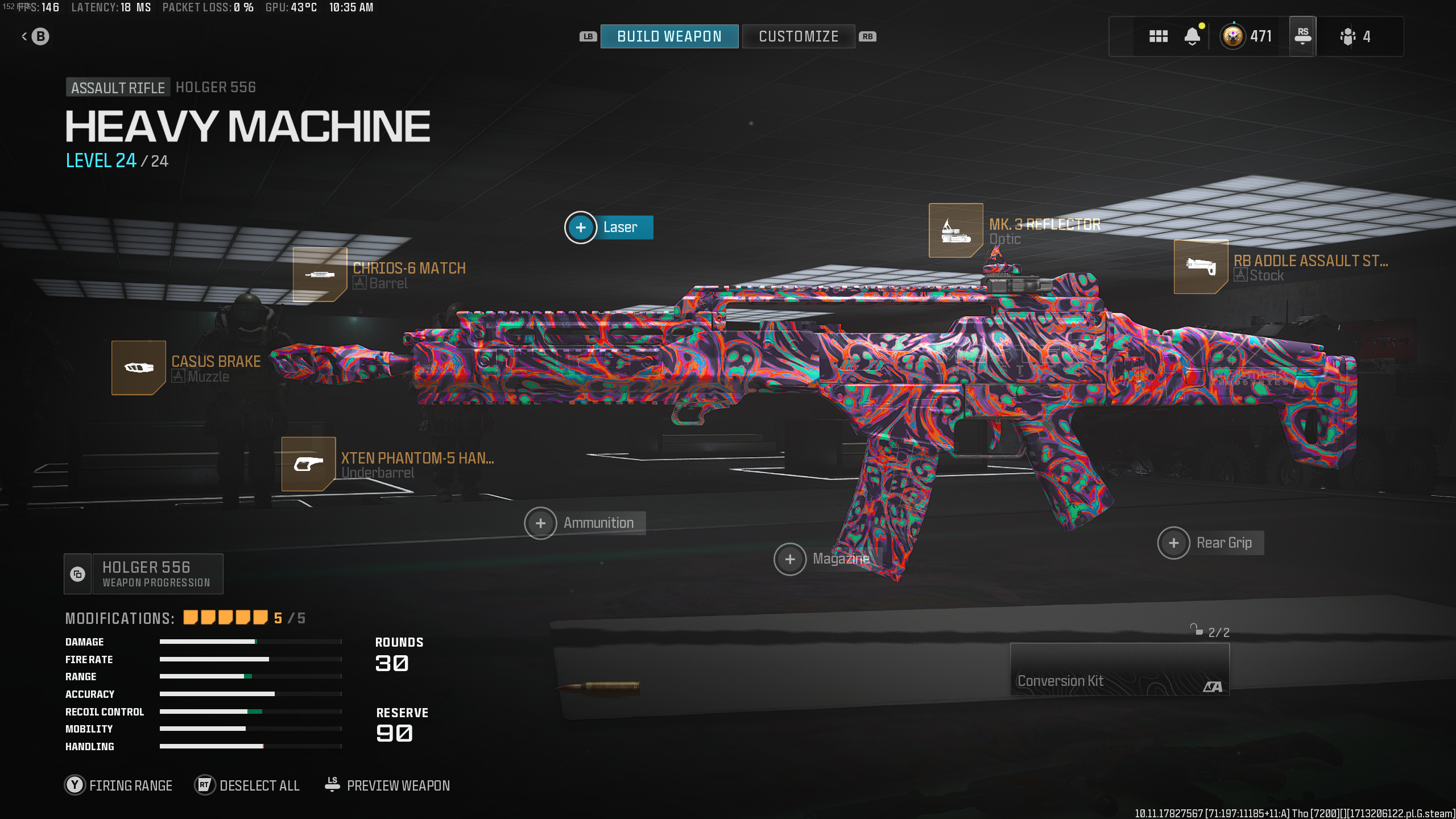The image size is (1456, 819).
Task: Change the Casus Brake muzzle attachment
Action: coord(138,368)
